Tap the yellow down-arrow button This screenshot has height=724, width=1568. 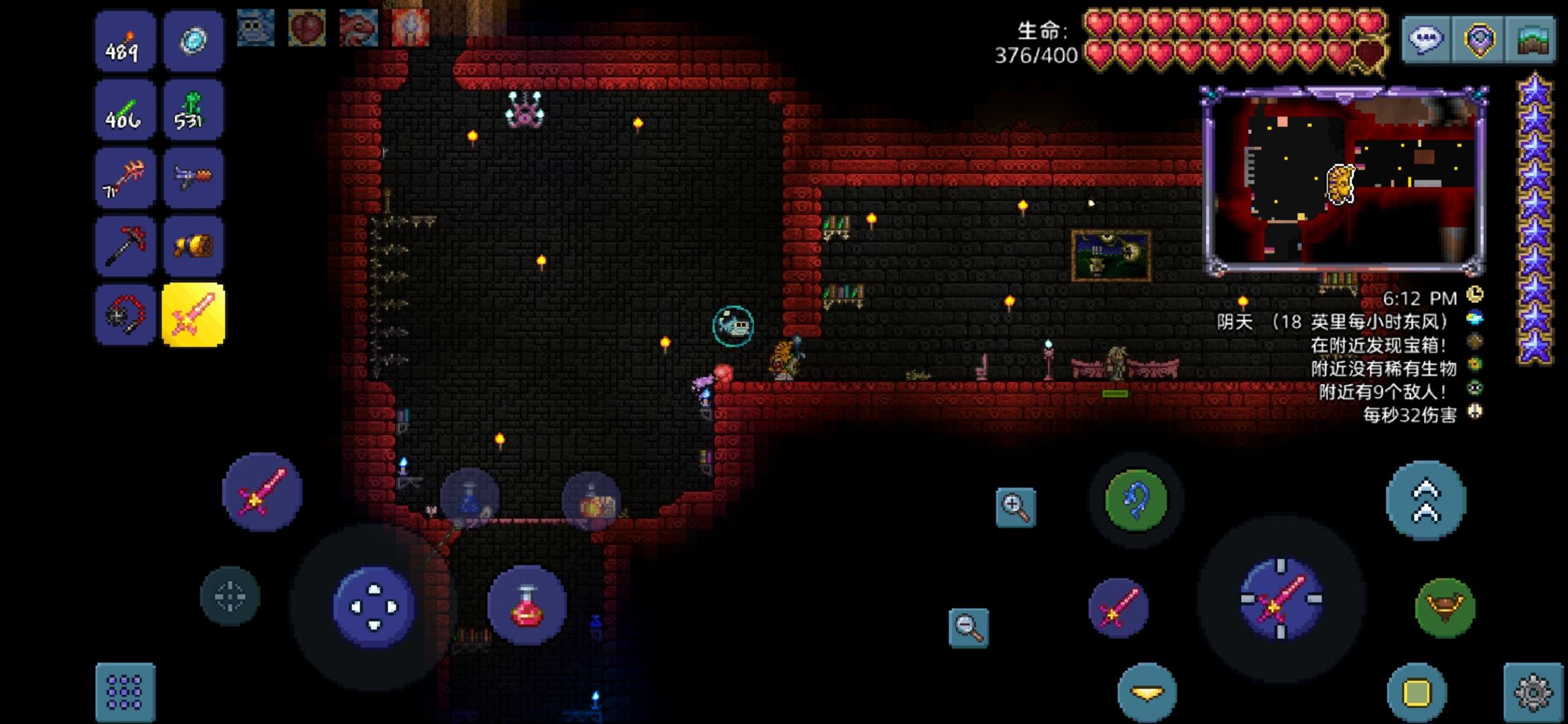coord(1147,692)
